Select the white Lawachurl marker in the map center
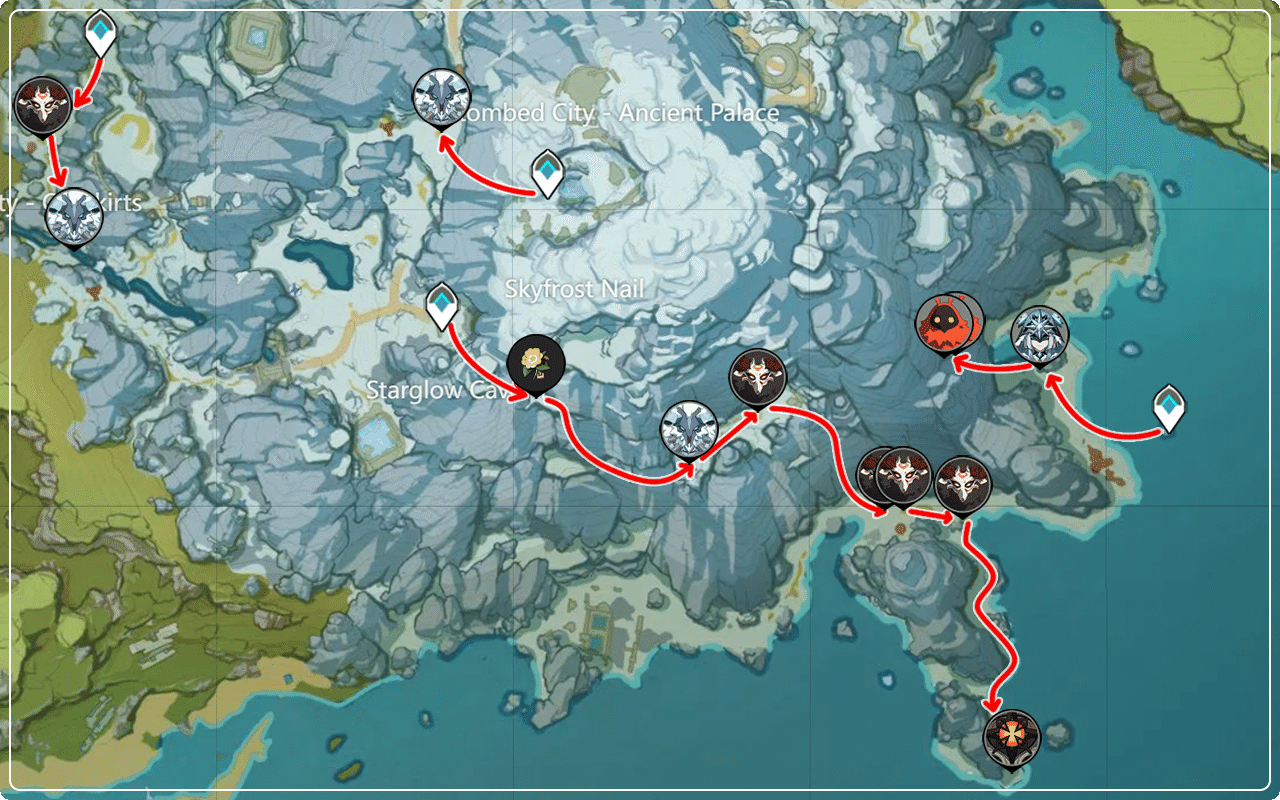1280x800 pixels. pos(690,428)
